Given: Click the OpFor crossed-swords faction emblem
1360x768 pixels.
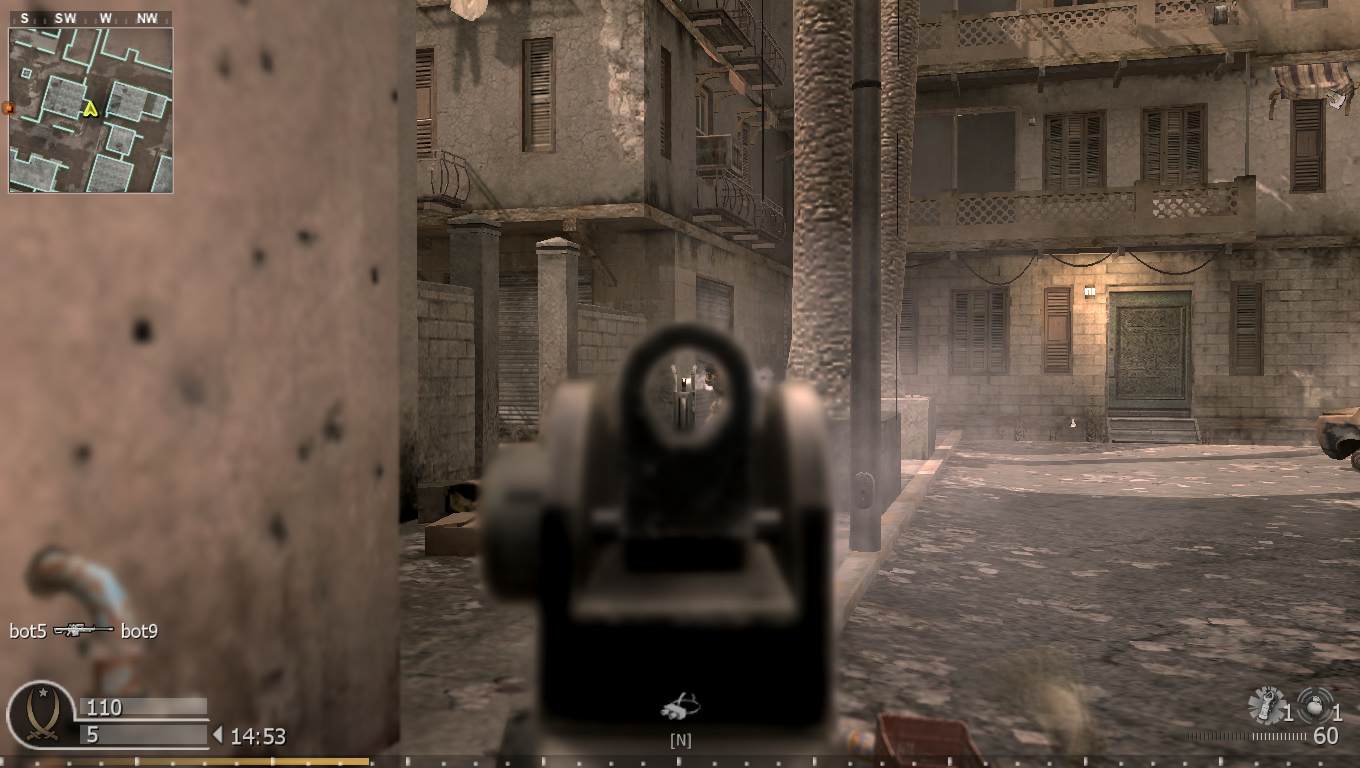Looking at the screenshot, I should point(40,715).
